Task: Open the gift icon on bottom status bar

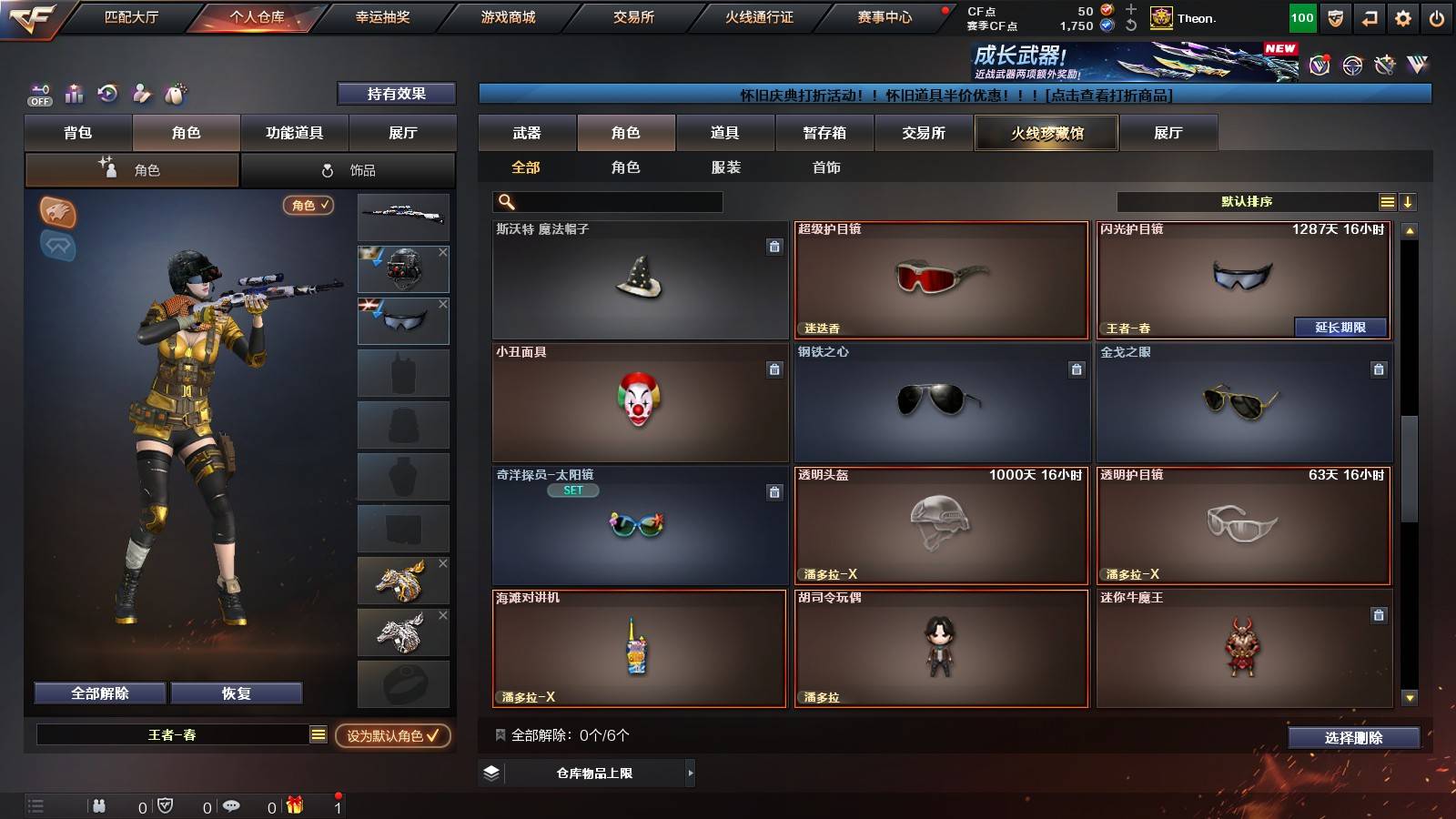Action: [x=293, y=804]
